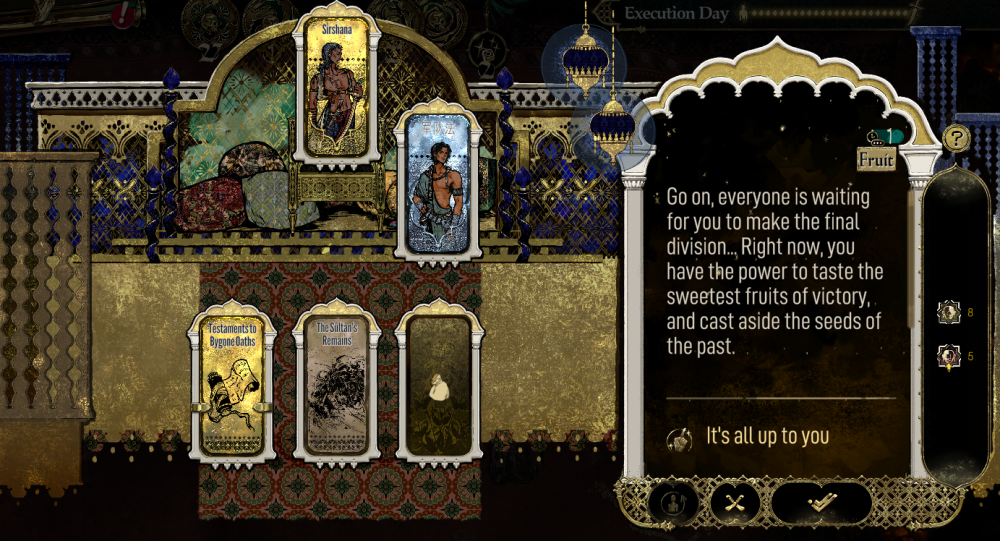This screenshot has width=1000, height=541.
Task: Choose the Testaments to Bygone Oaths card
Action: (x=232, y=386)
